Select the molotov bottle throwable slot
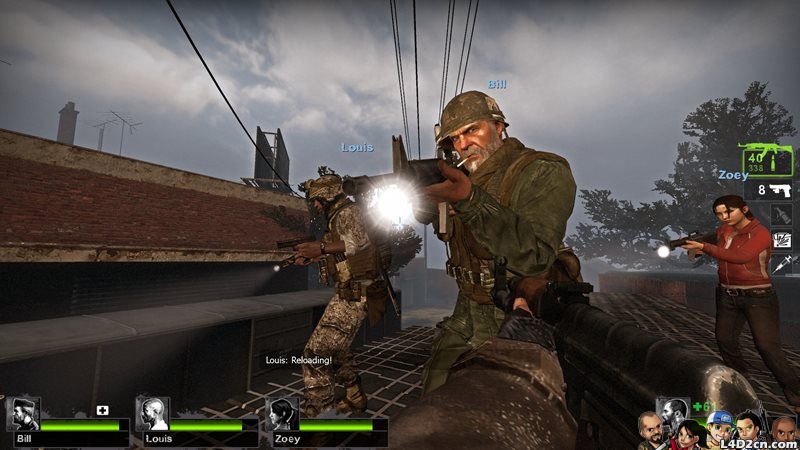Viewport: 800px width, 450px height. tap(782, 214)
